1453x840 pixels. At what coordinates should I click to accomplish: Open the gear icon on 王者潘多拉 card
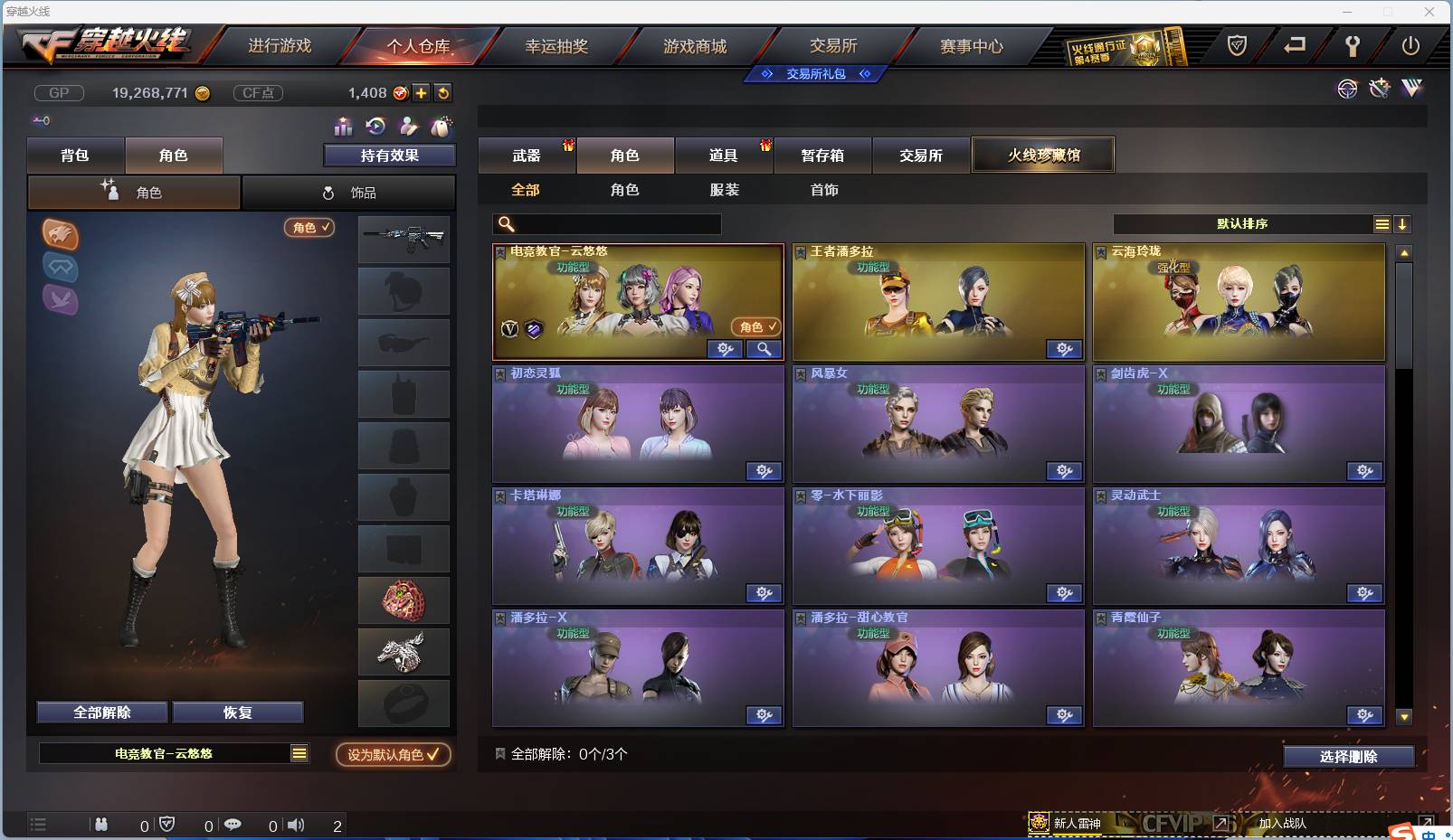(x=1063, y=349)
